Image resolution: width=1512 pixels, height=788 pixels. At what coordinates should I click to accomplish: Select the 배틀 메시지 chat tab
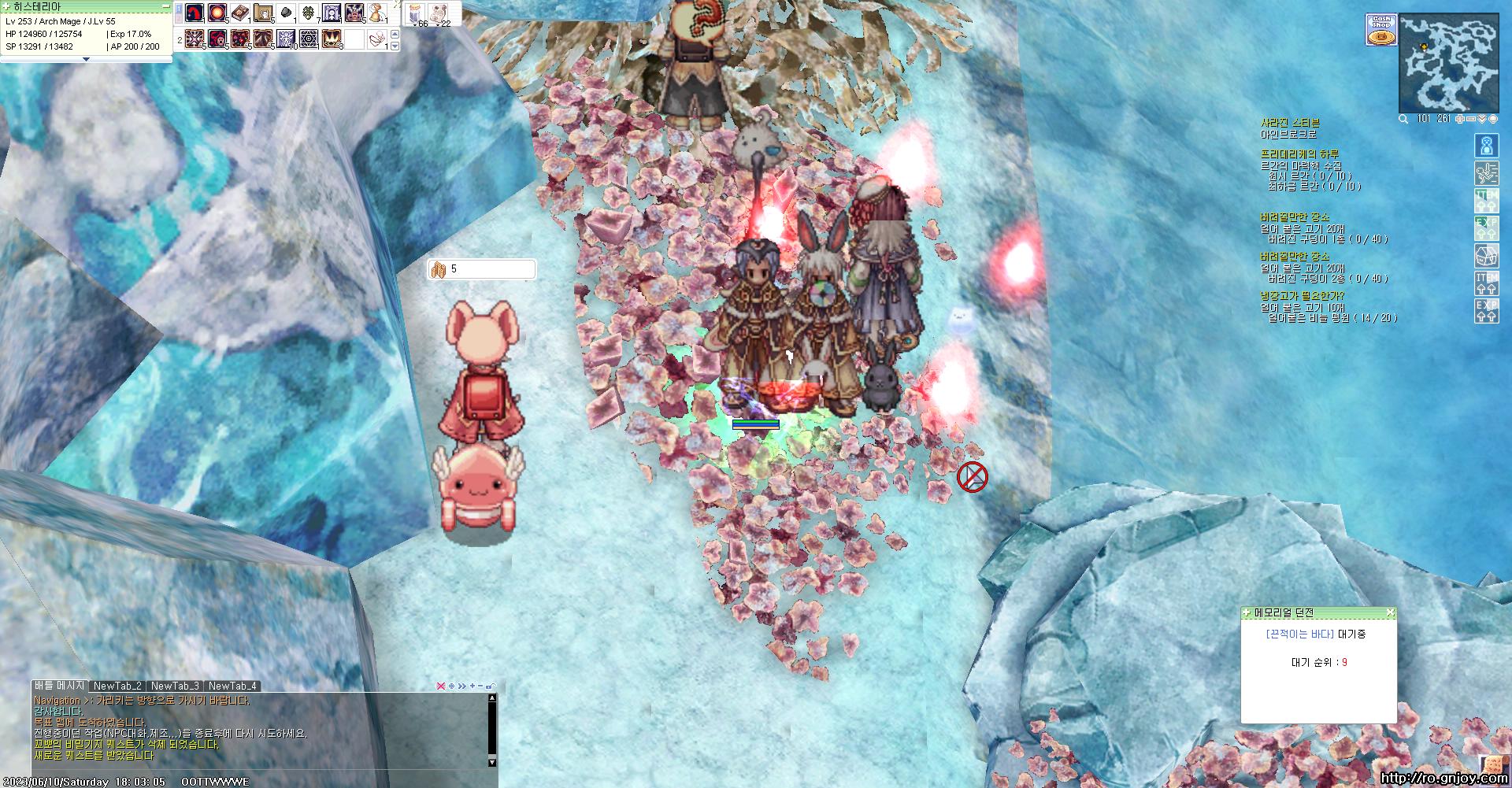[x=60, y=686]
